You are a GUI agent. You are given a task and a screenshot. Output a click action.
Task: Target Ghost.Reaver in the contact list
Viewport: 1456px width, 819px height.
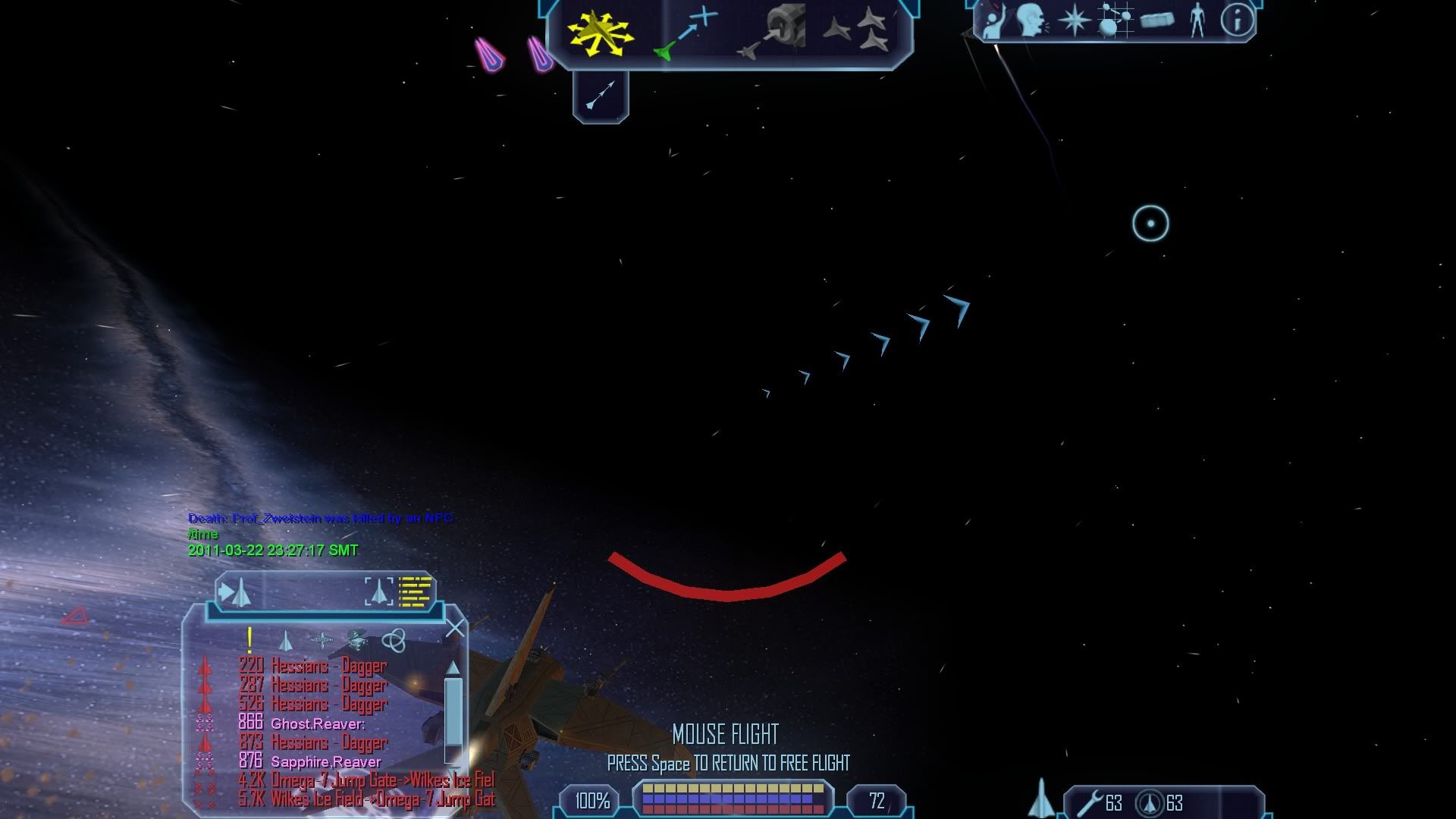(x=317, y=723)
